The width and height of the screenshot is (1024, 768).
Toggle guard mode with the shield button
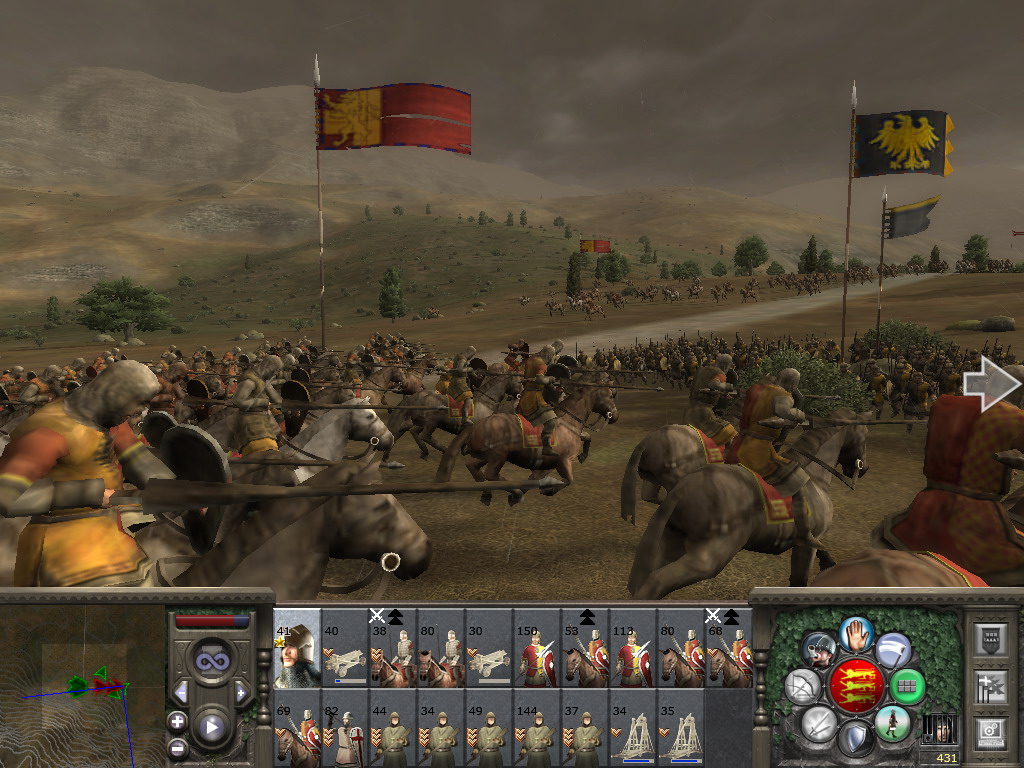click(855, 740)
